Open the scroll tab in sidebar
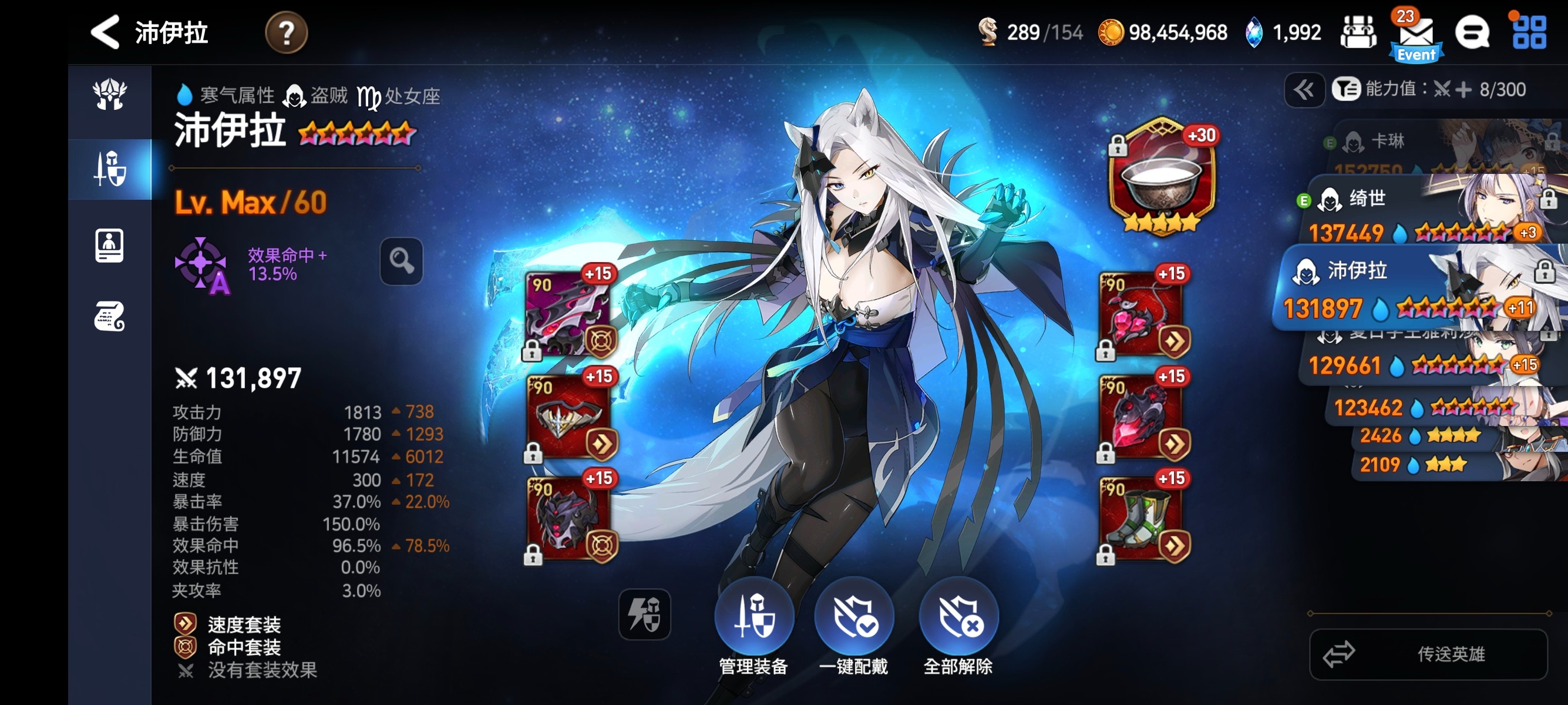Viewport: 1568px width, 705px height. [110, 316]
